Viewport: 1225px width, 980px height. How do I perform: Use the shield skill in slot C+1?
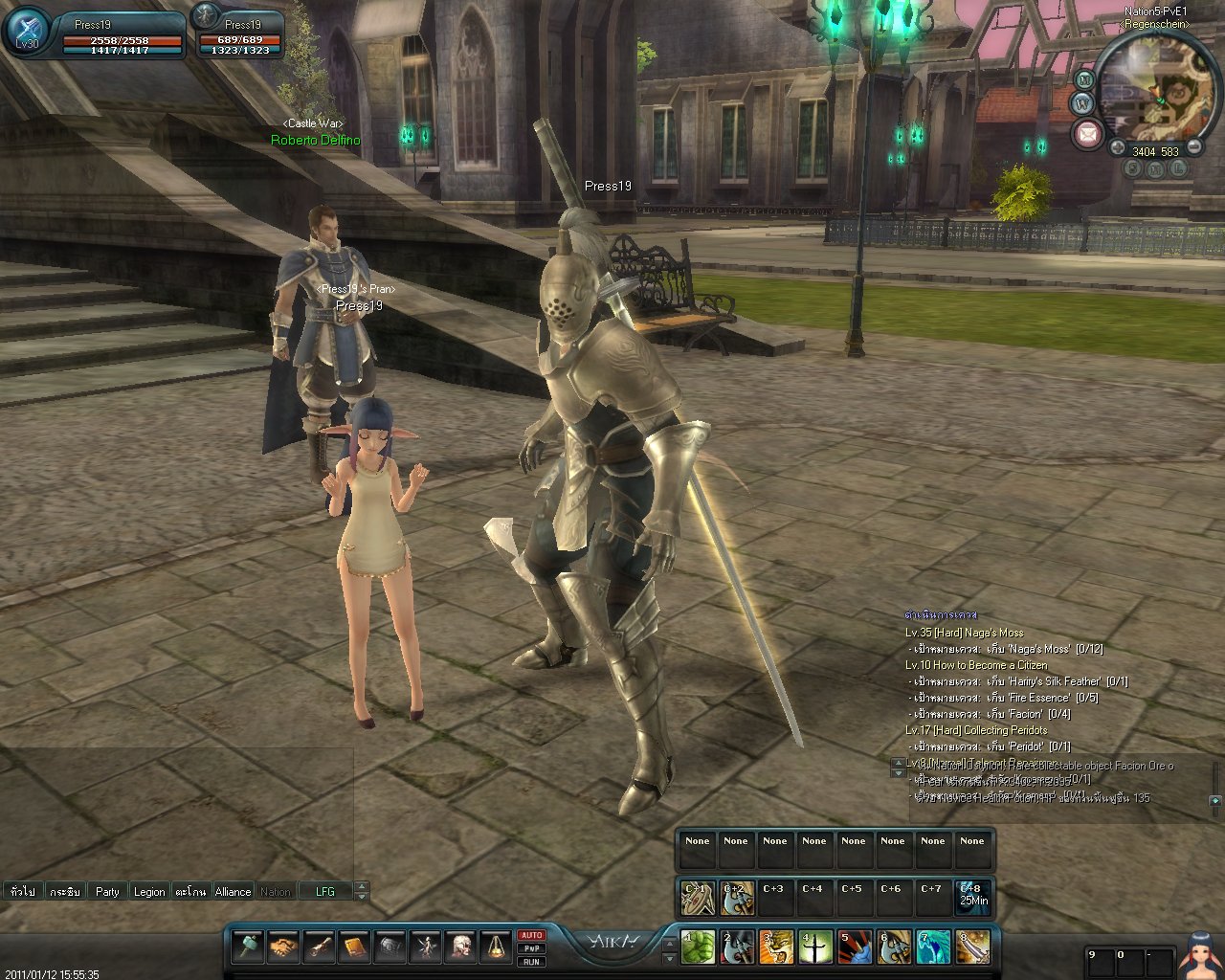coord(697,898)
